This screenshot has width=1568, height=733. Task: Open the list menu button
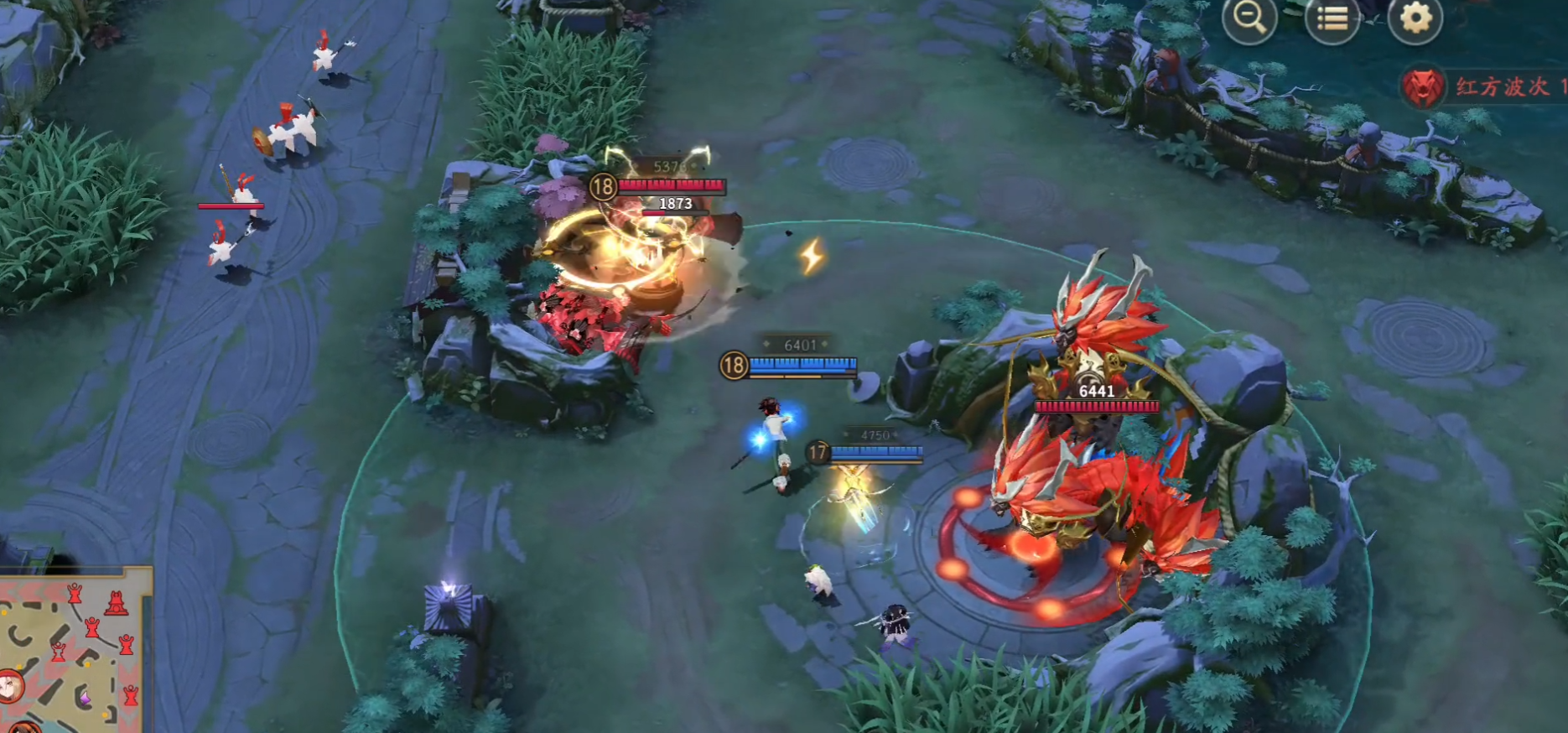pos(1332,18)
